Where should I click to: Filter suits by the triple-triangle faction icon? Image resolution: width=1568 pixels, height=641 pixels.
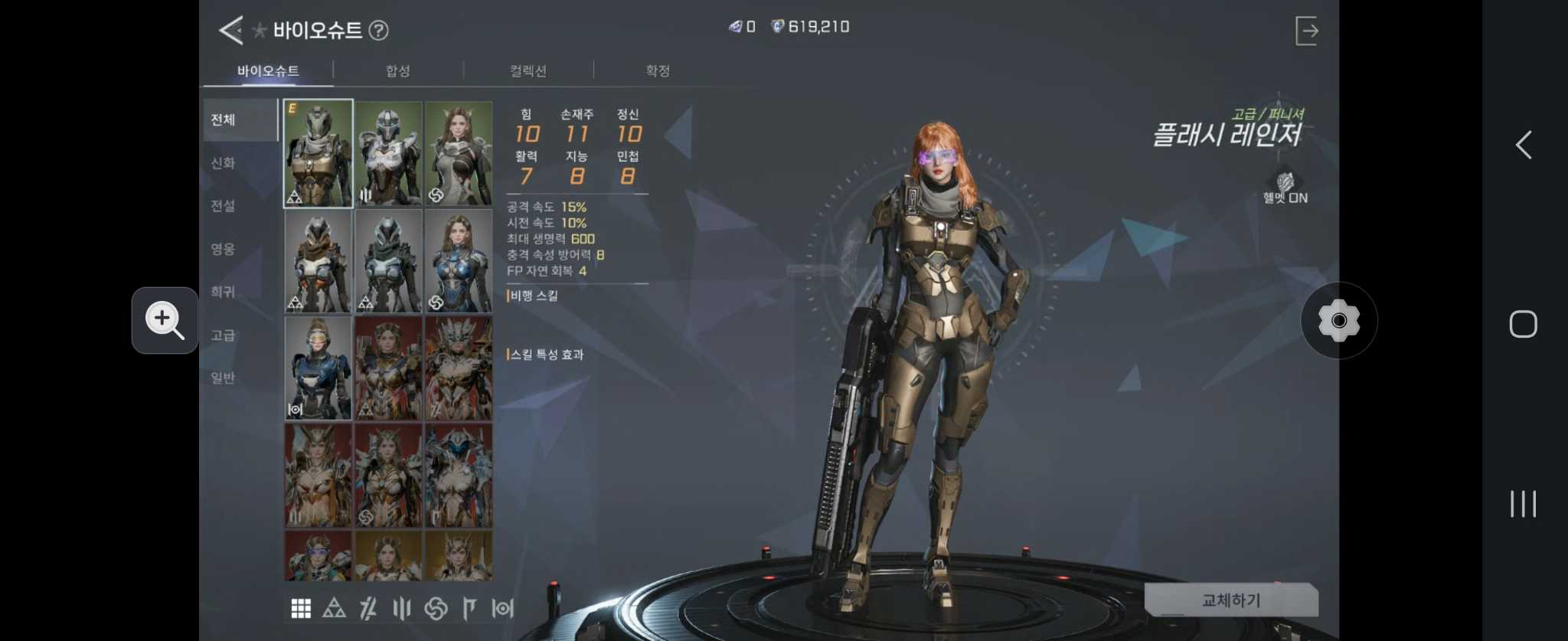point(335,608)
